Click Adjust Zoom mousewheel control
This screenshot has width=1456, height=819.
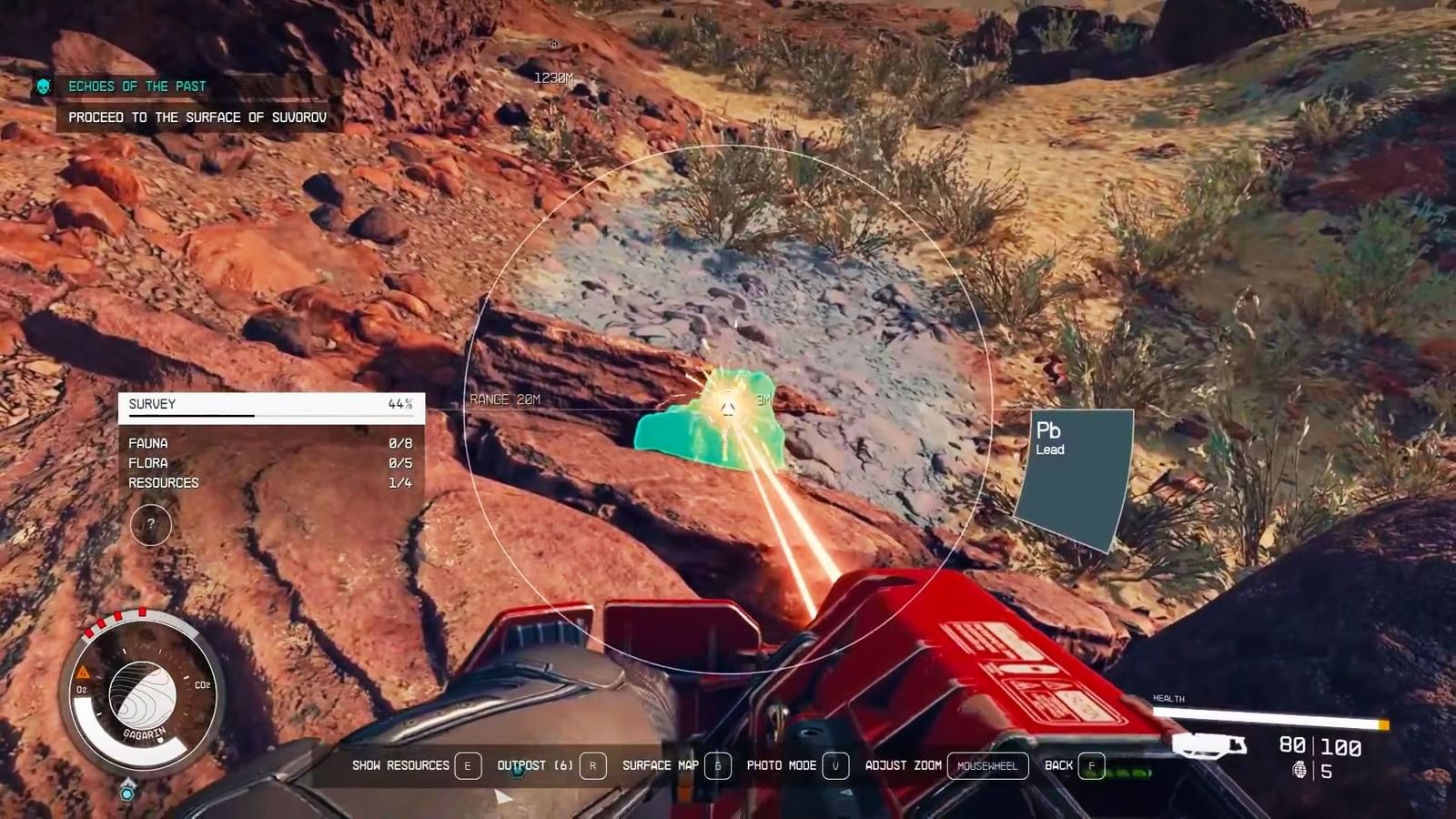pyautogui.click(x=987, y=766)
